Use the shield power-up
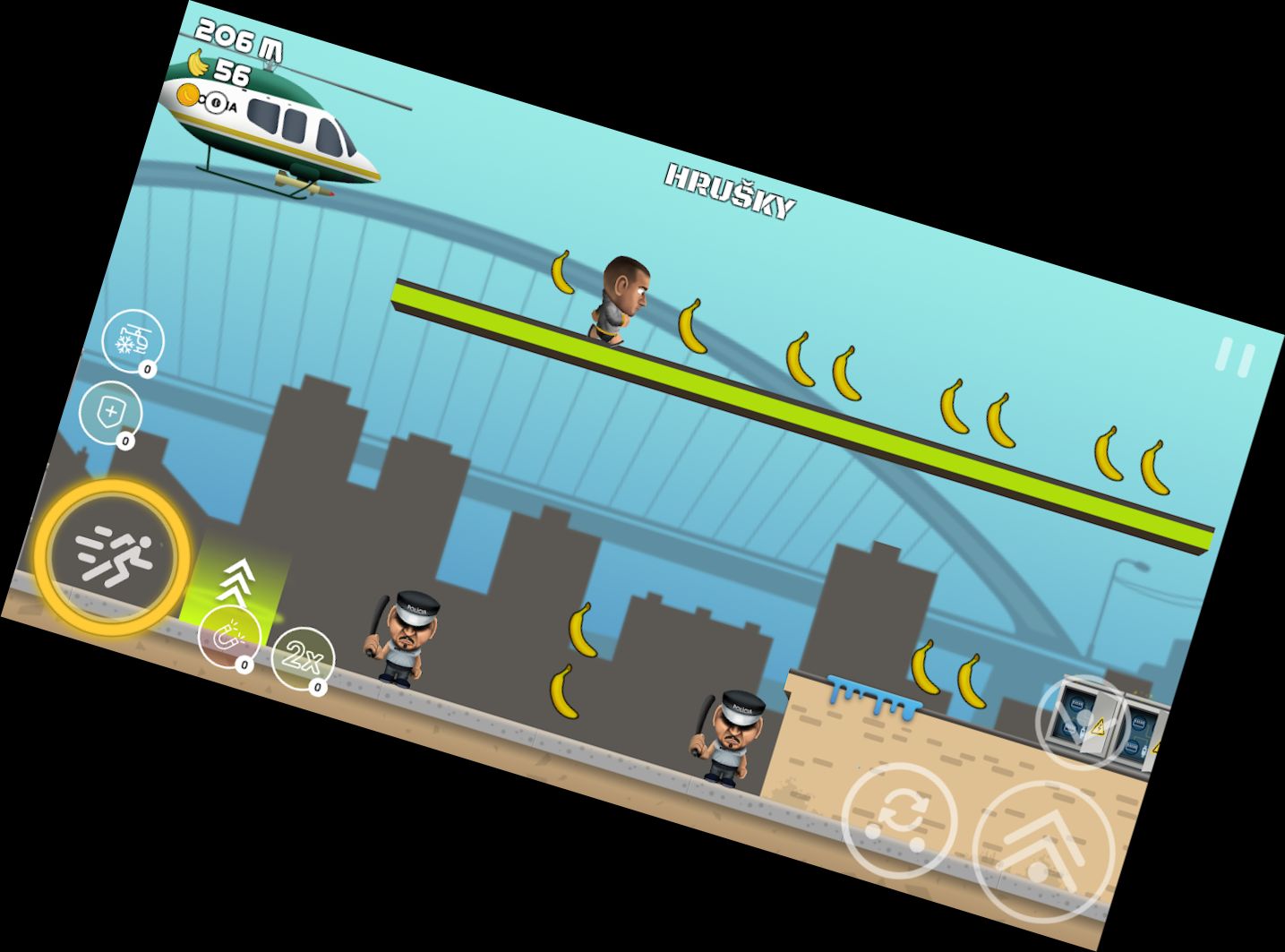This screenshot has height=952, width=1285. pyautogui.click(x=110, y=412)
